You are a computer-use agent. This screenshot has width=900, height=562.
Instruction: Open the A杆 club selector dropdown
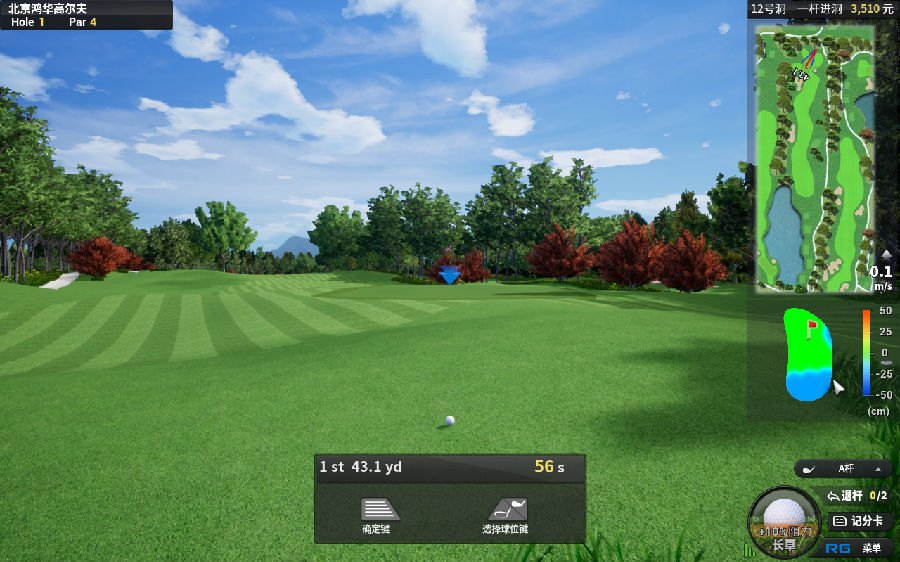(x=843, y=468)
